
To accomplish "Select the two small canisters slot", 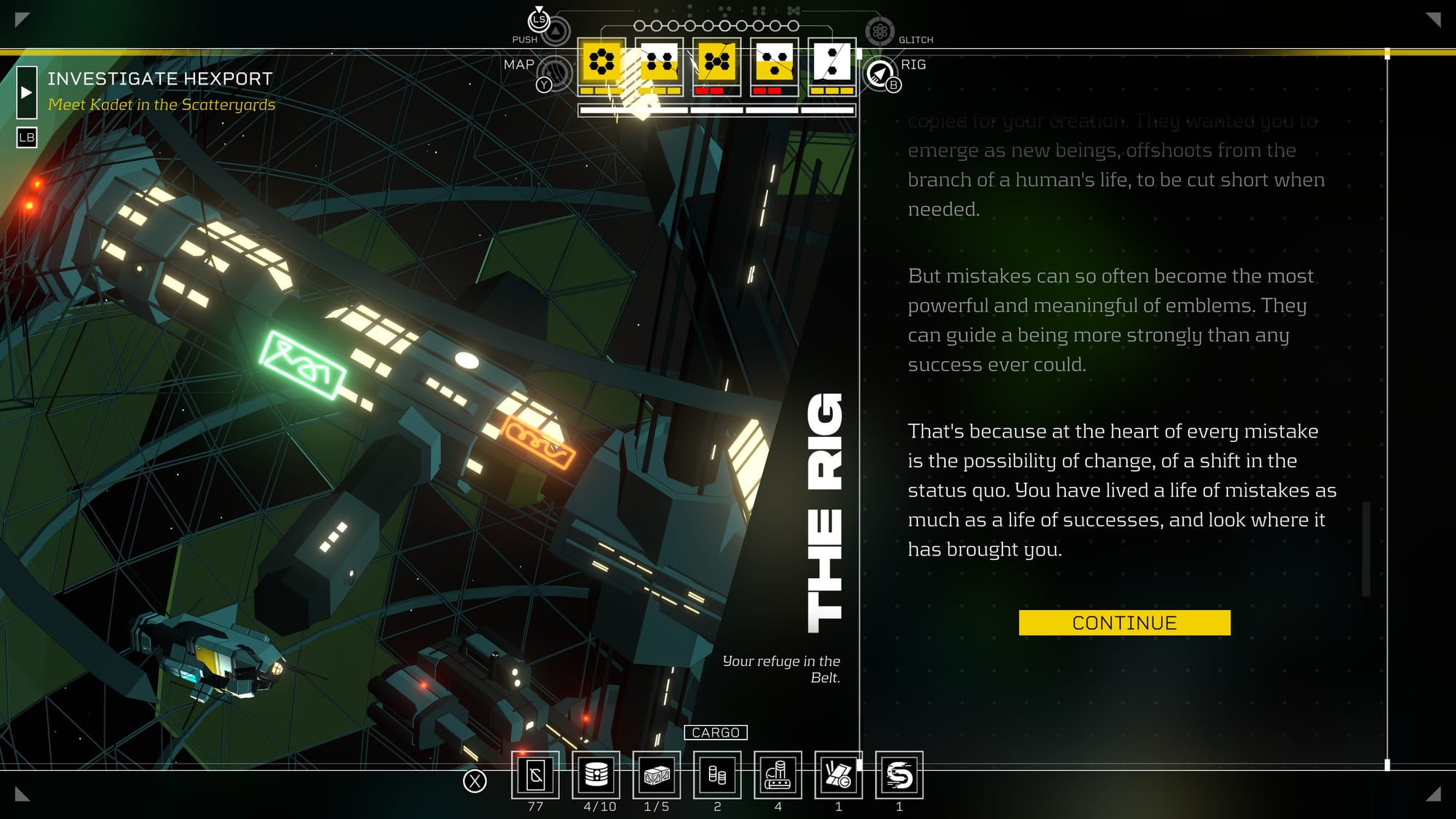I will (717, 775).
